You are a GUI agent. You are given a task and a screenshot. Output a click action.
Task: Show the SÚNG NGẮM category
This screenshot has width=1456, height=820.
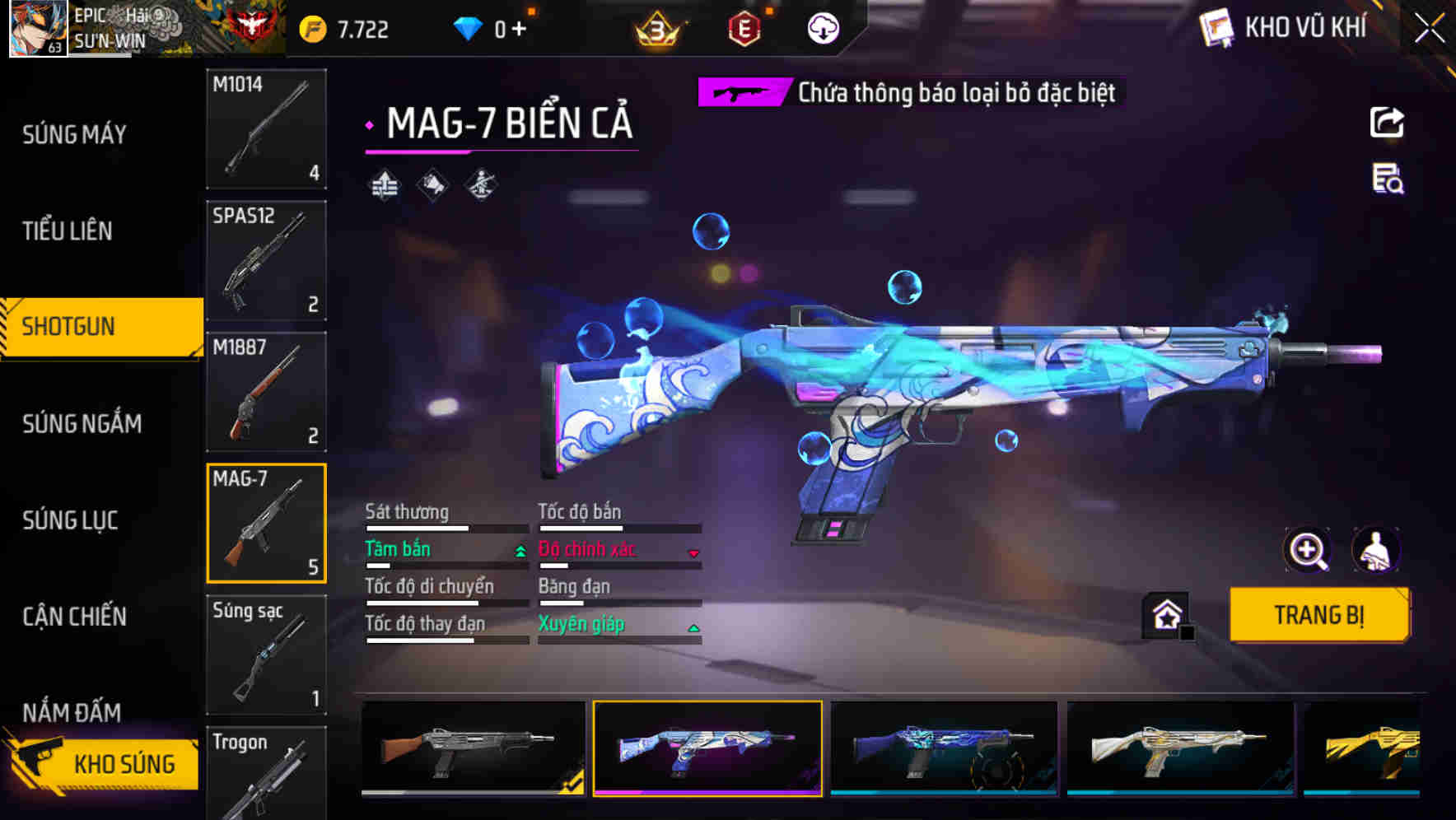click(82, 423)
